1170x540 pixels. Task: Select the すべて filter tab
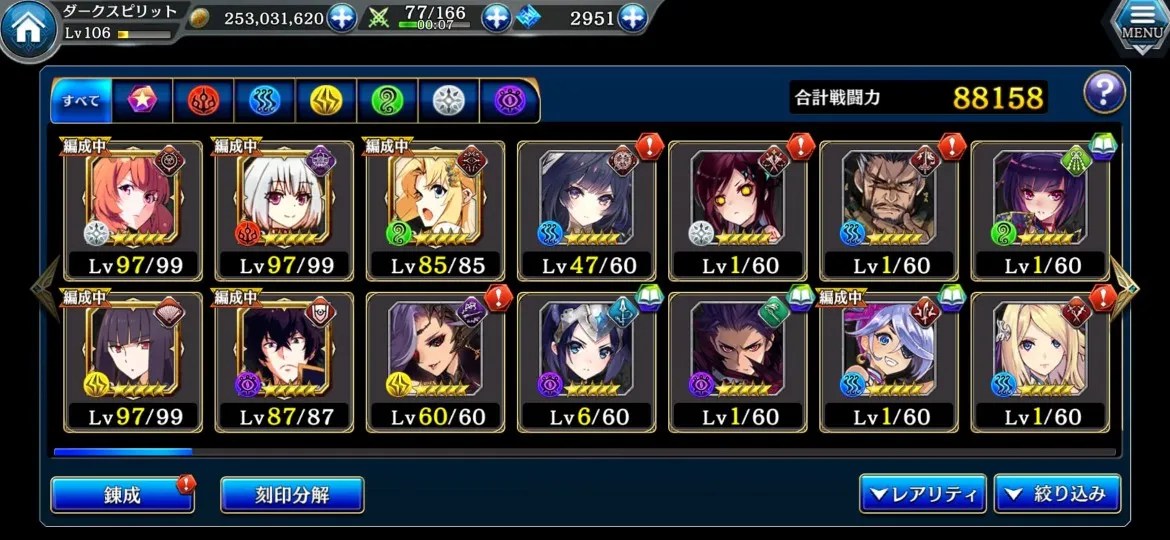(x=81, y=100)
